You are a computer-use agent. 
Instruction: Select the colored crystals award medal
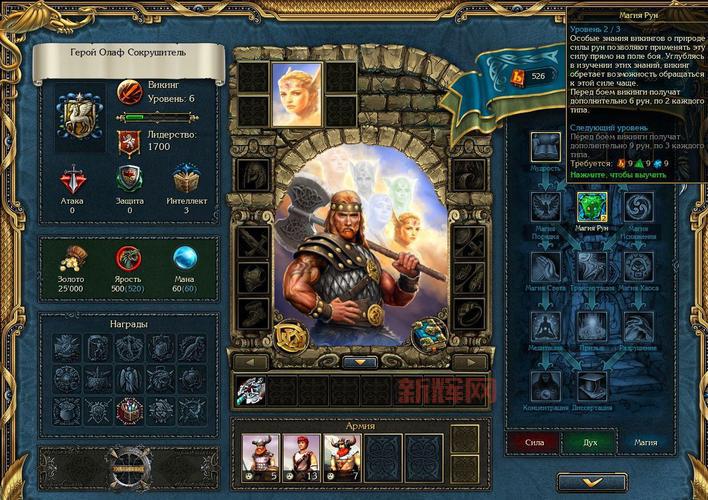pos(127,410)
